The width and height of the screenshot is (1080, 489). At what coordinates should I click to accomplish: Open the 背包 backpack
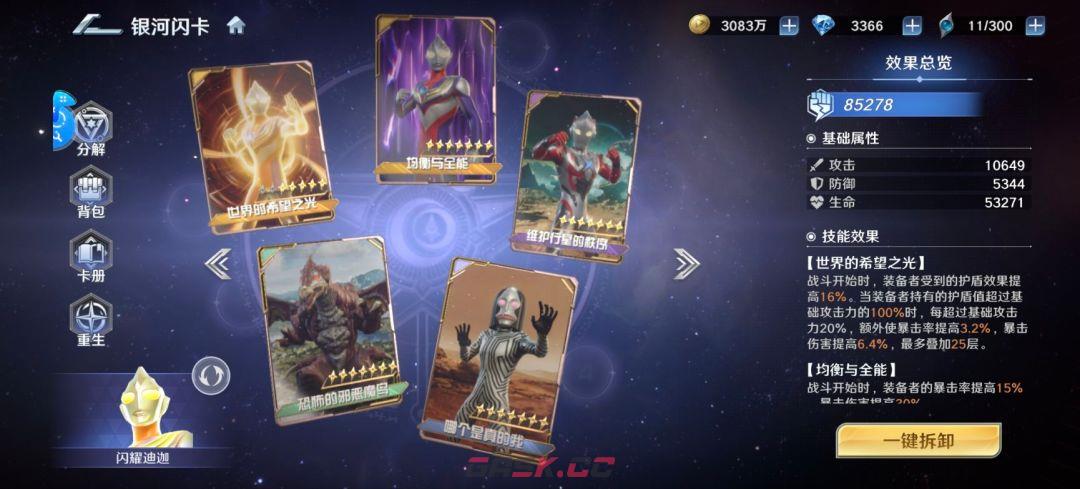point(91,192)
